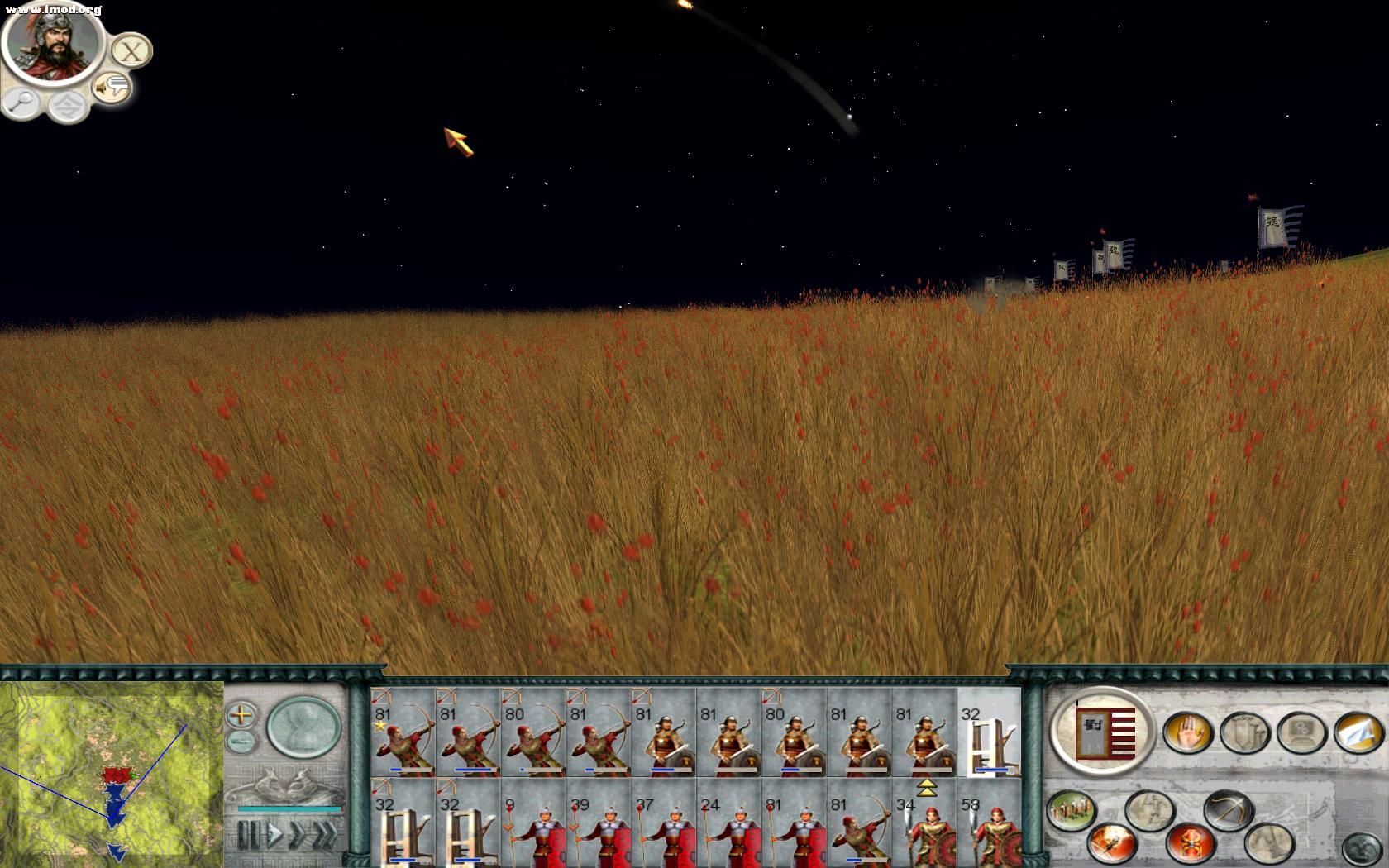This screenshot has height=868, width=1389.
Task: Select the starred archer unit card
Action: [x=403, y=732]
